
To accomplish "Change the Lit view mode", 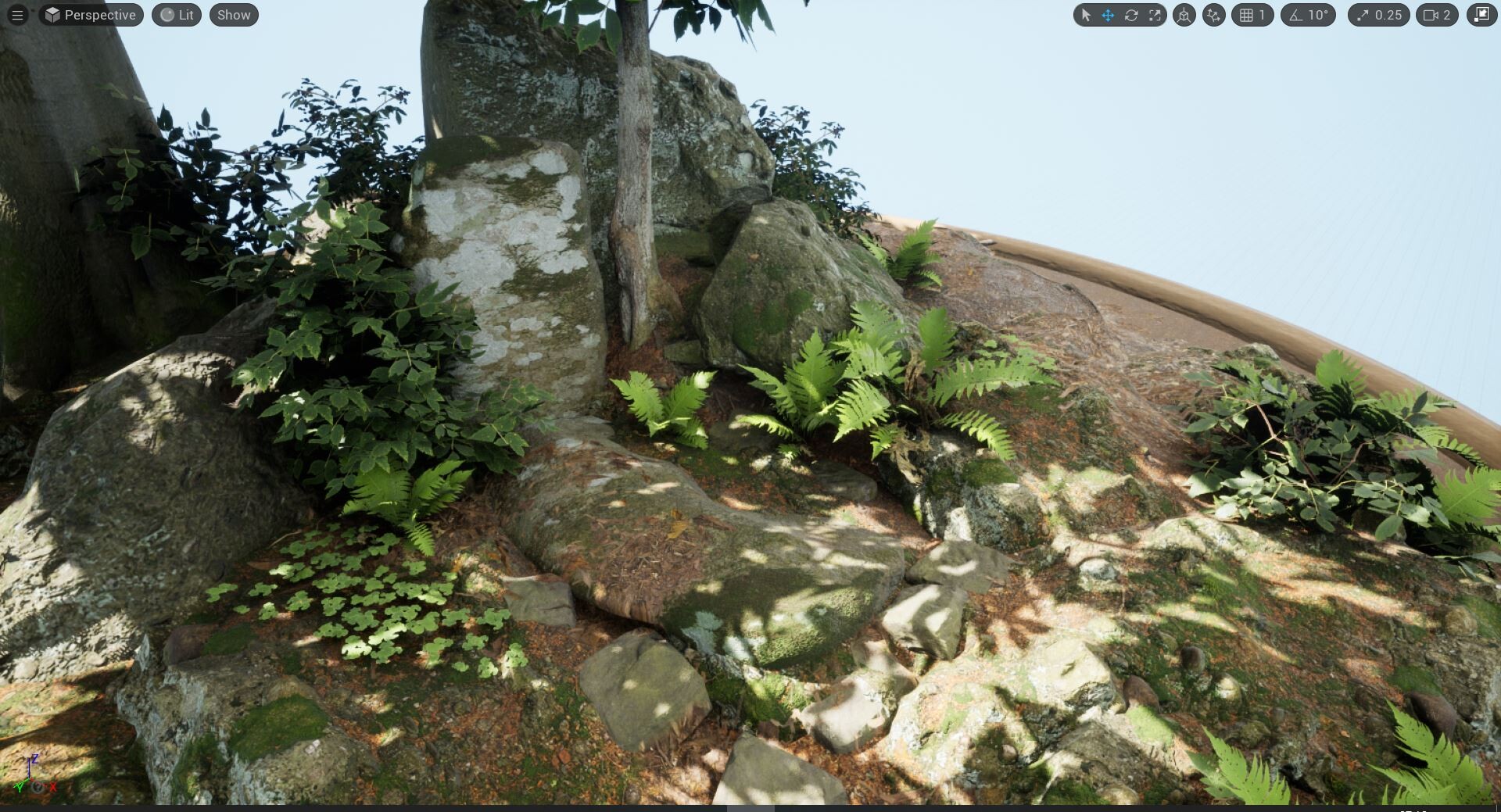I will click(x=177, y=15).
